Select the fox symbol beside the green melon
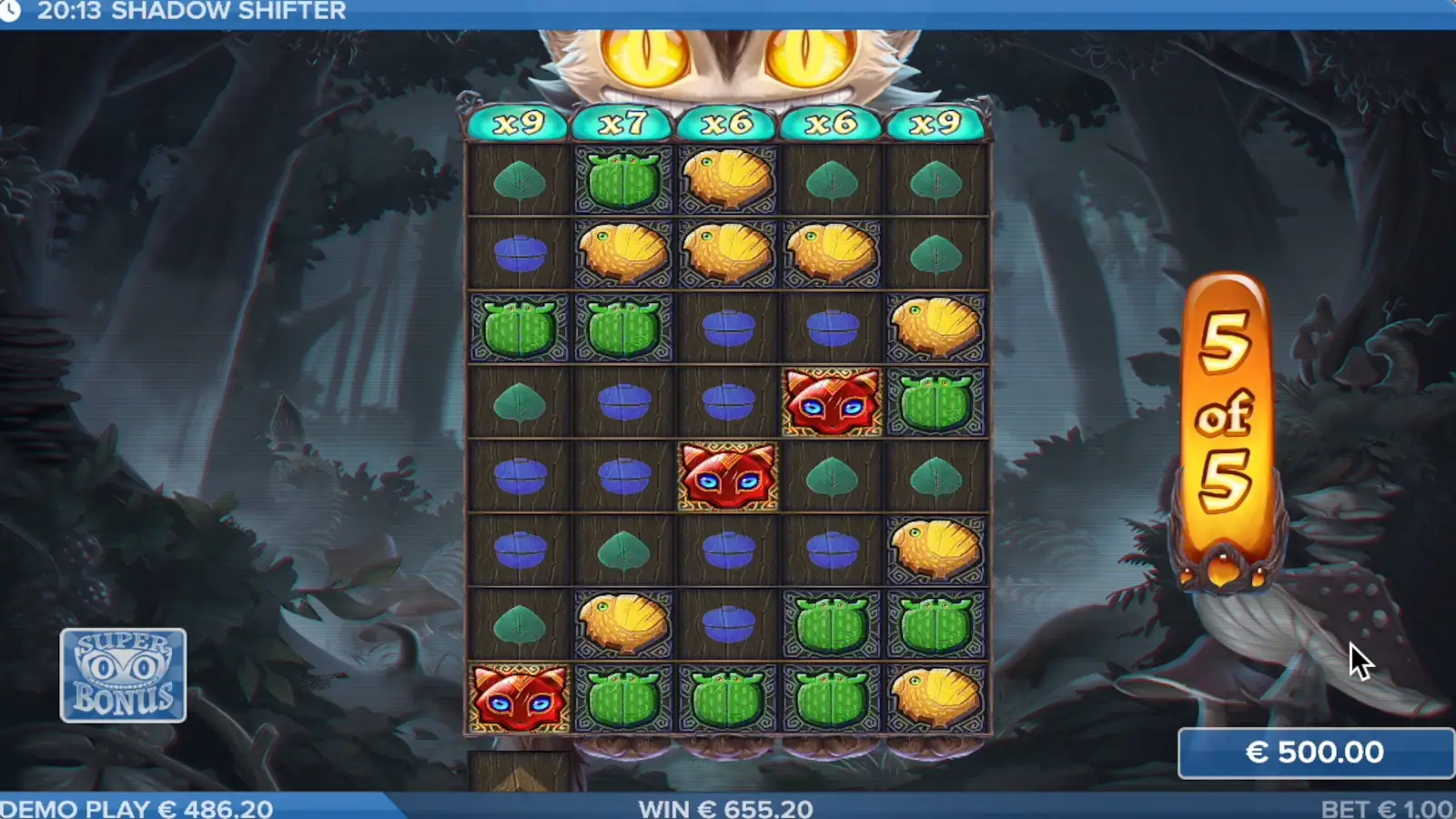 pos(831,402)
